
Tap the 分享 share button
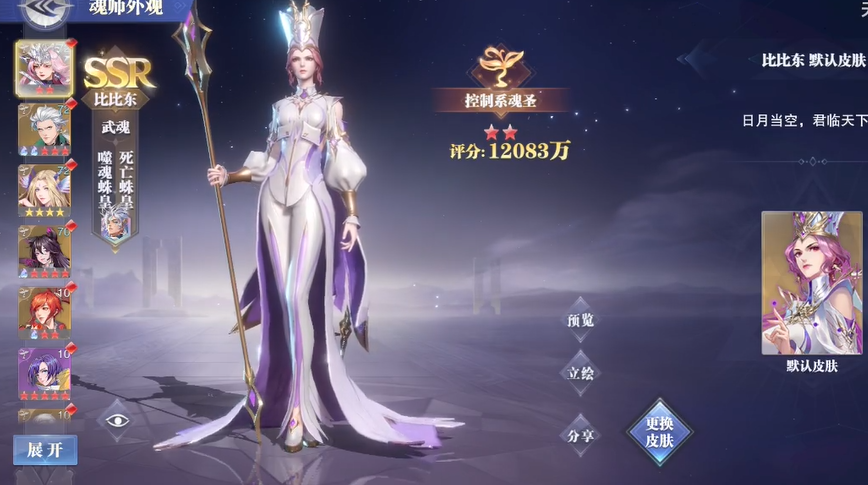580,434
